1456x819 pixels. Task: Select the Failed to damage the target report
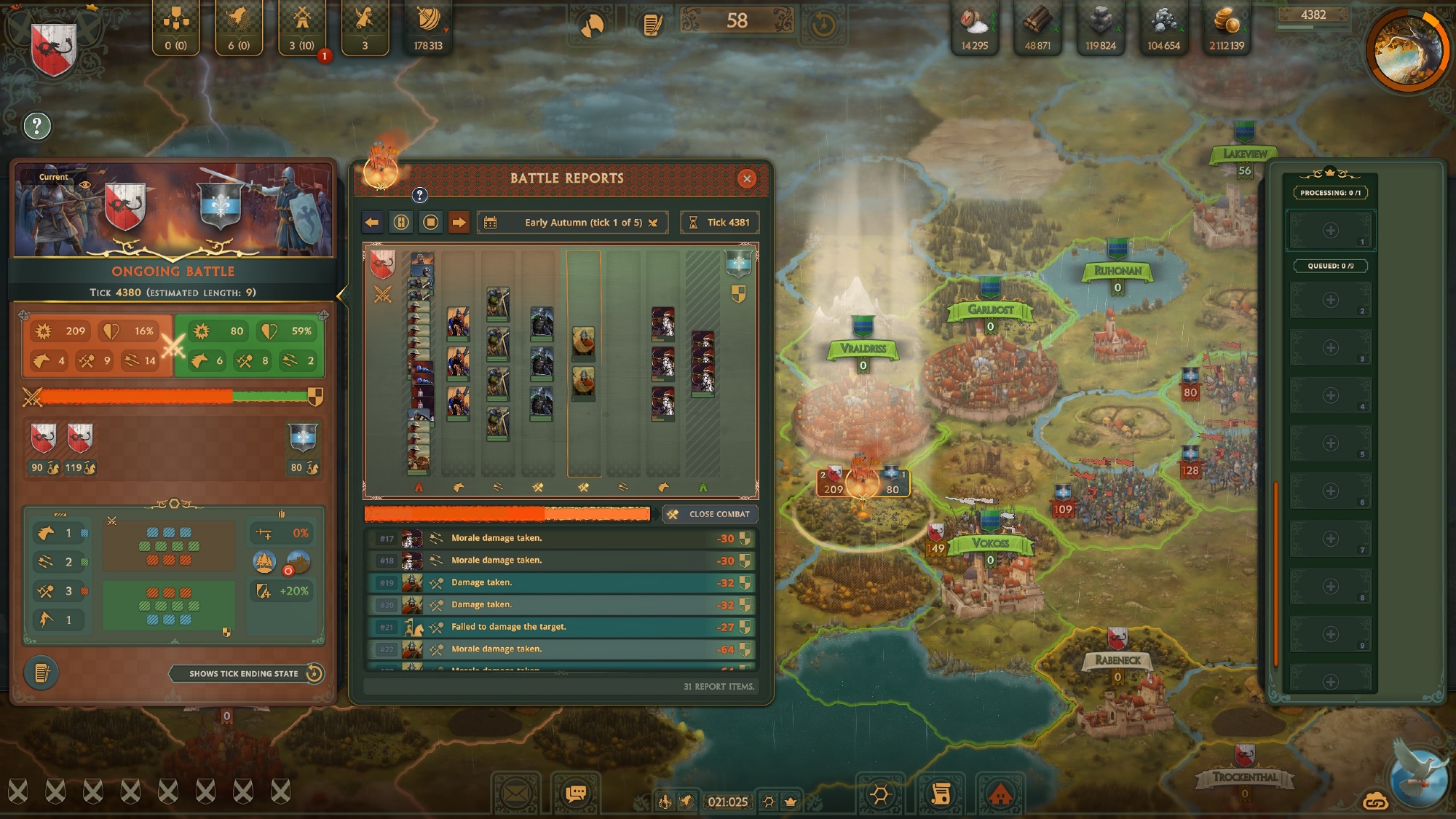coord(560,627)
